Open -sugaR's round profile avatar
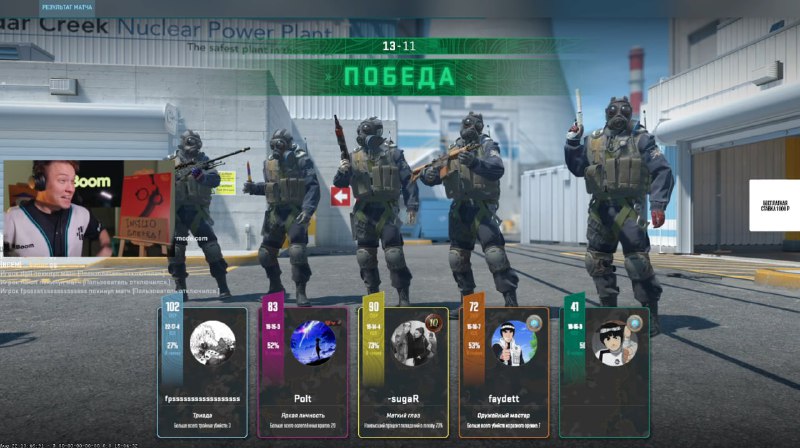Screen dimensions: 800x448 point(414,342)
